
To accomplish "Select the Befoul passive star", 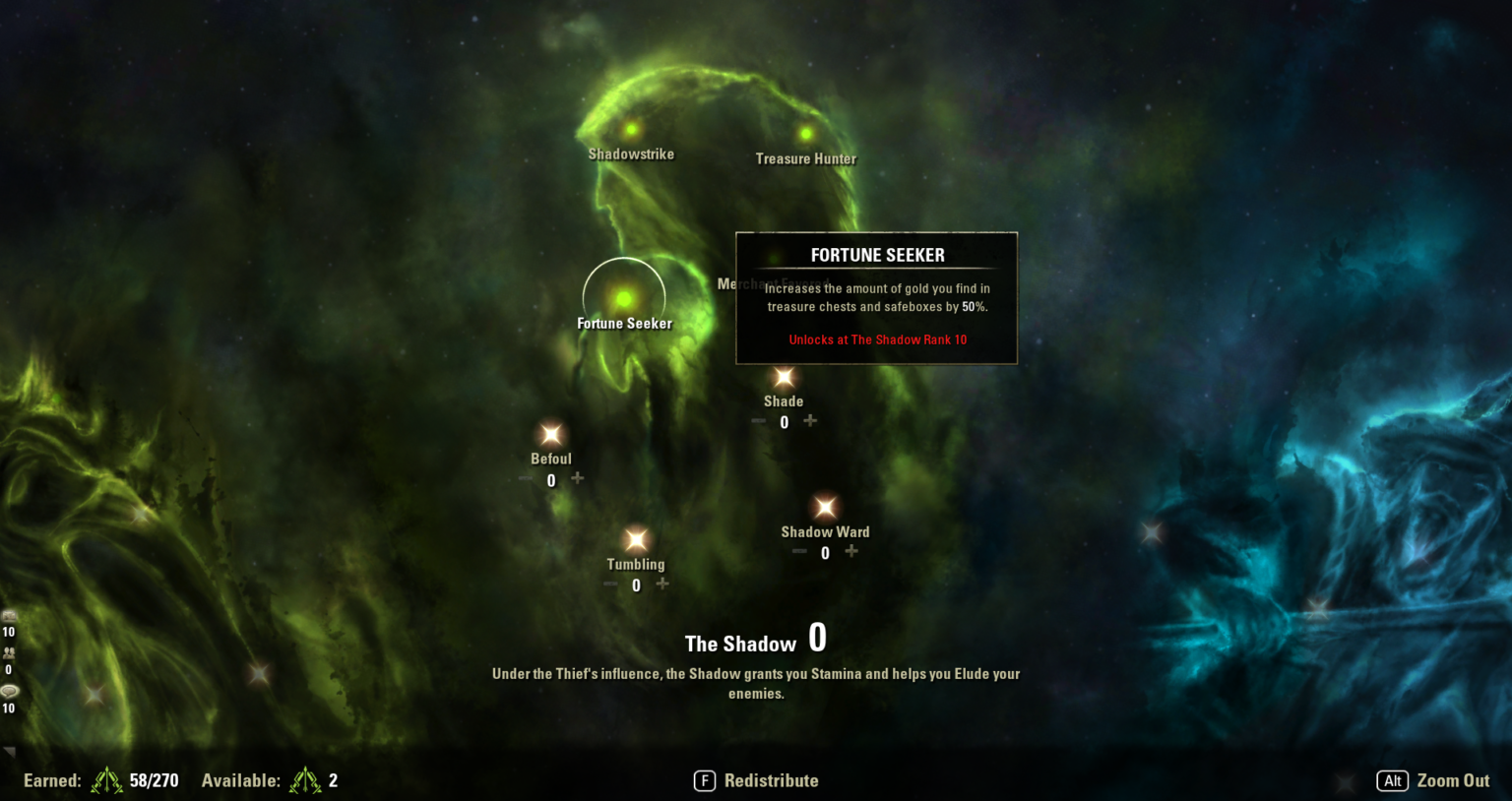I will click(x=550, y=433).
